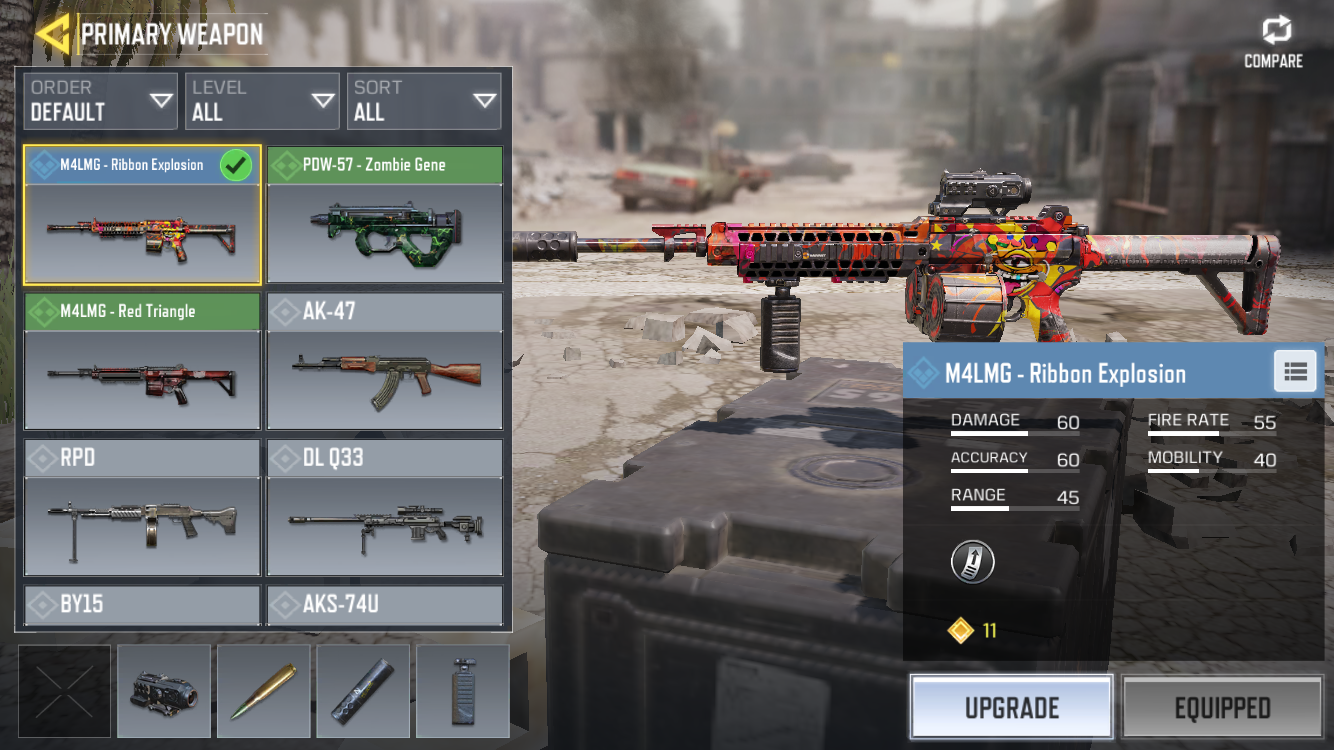1334x750 pixels.
Task: Click the Equipped button
Action: (1222, 708)
